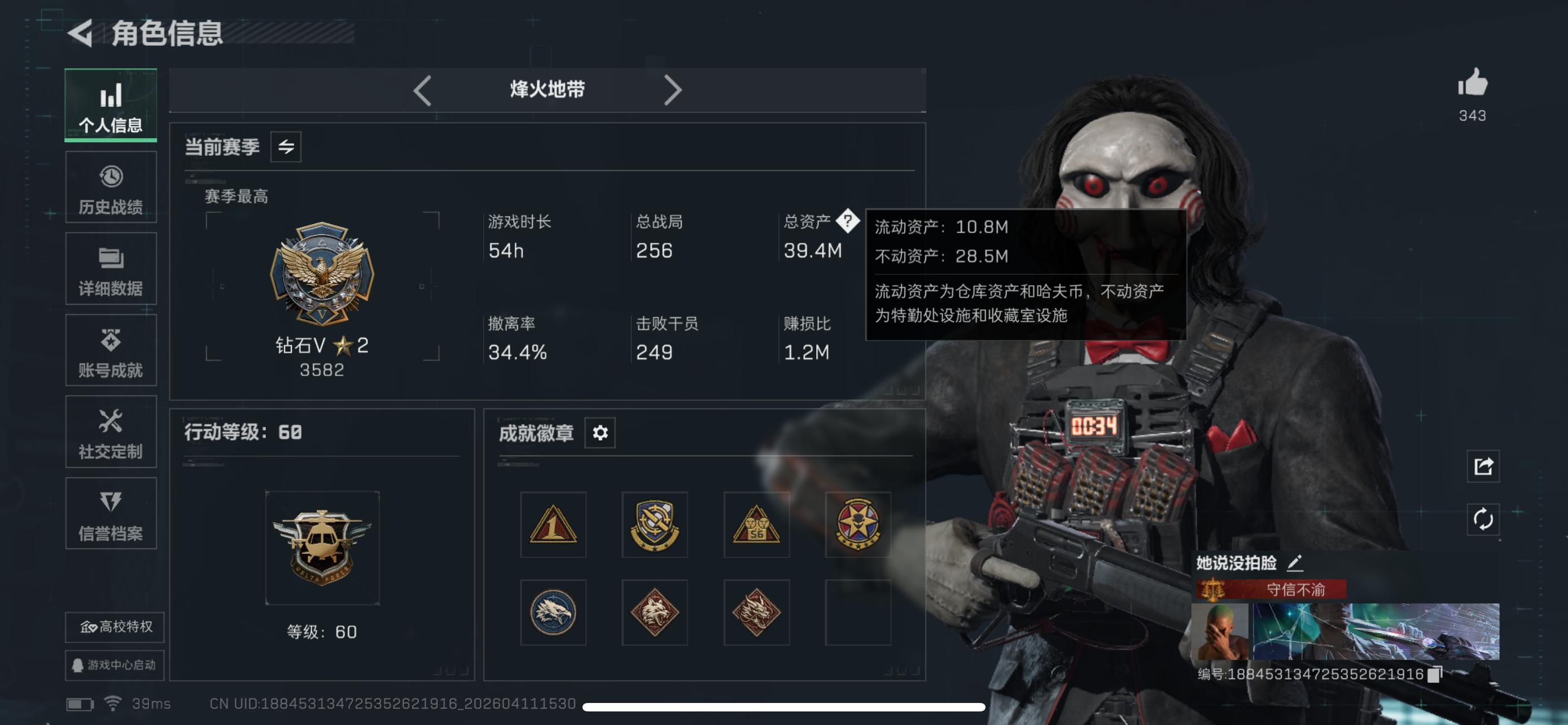1568x725 pixels.
Task: Select the 个人信息 tab
Action: 110,106
